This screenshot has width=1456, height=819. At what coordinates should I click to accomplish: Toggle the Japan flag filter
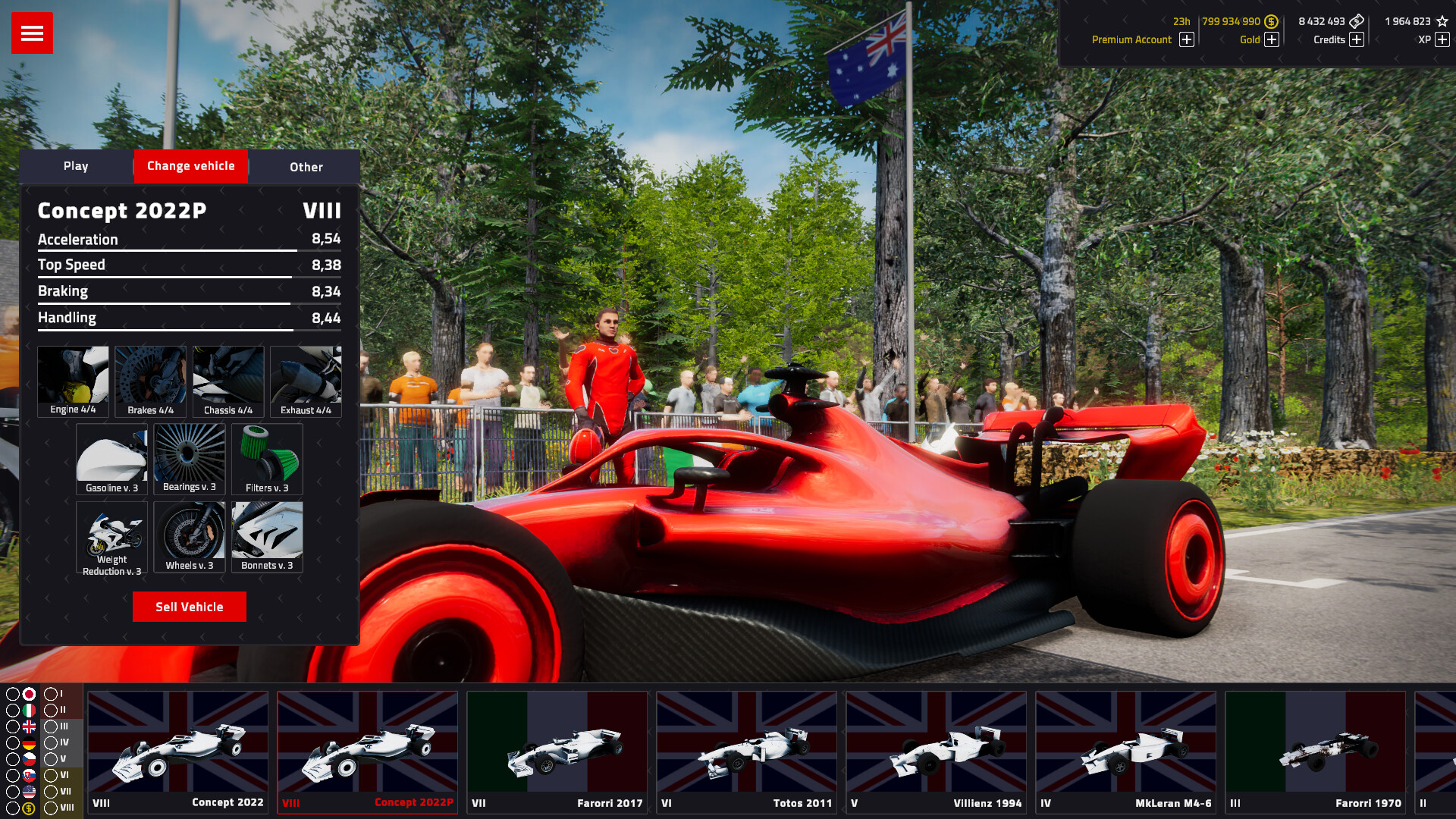point(29,694)
